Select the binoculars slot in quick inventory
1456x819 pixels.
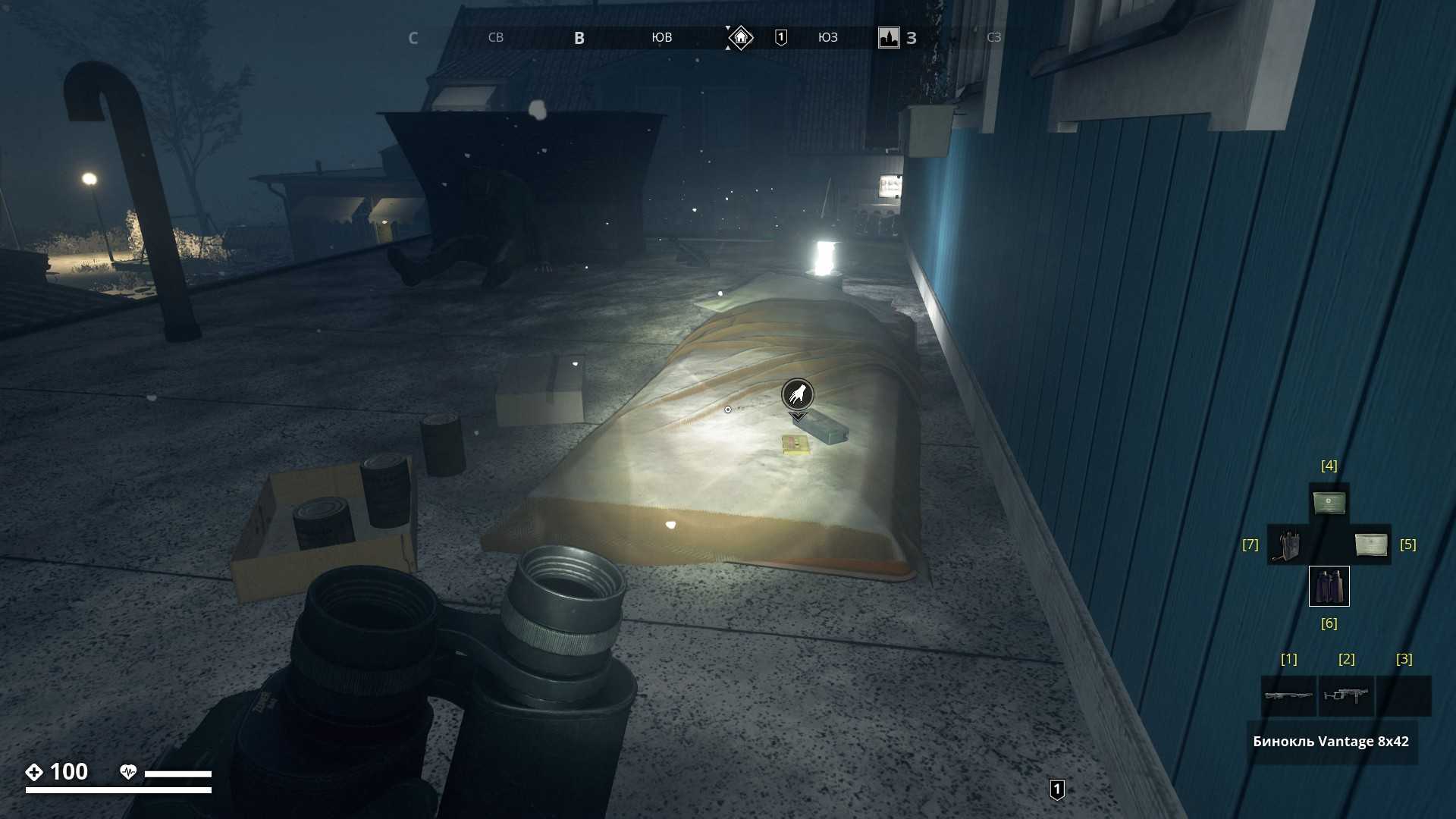[1329, 586]
